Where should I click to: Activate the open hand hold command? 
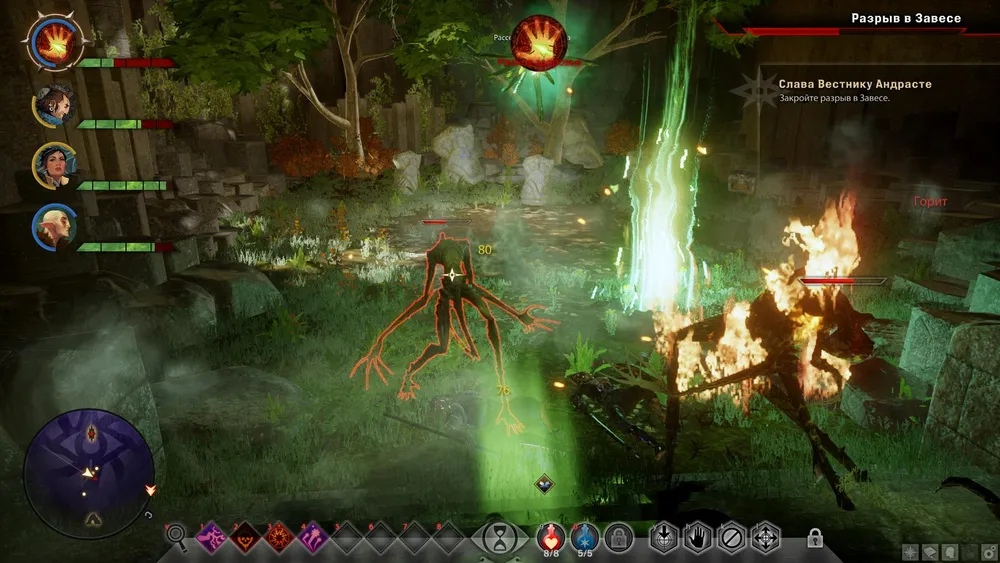(697, 538)
